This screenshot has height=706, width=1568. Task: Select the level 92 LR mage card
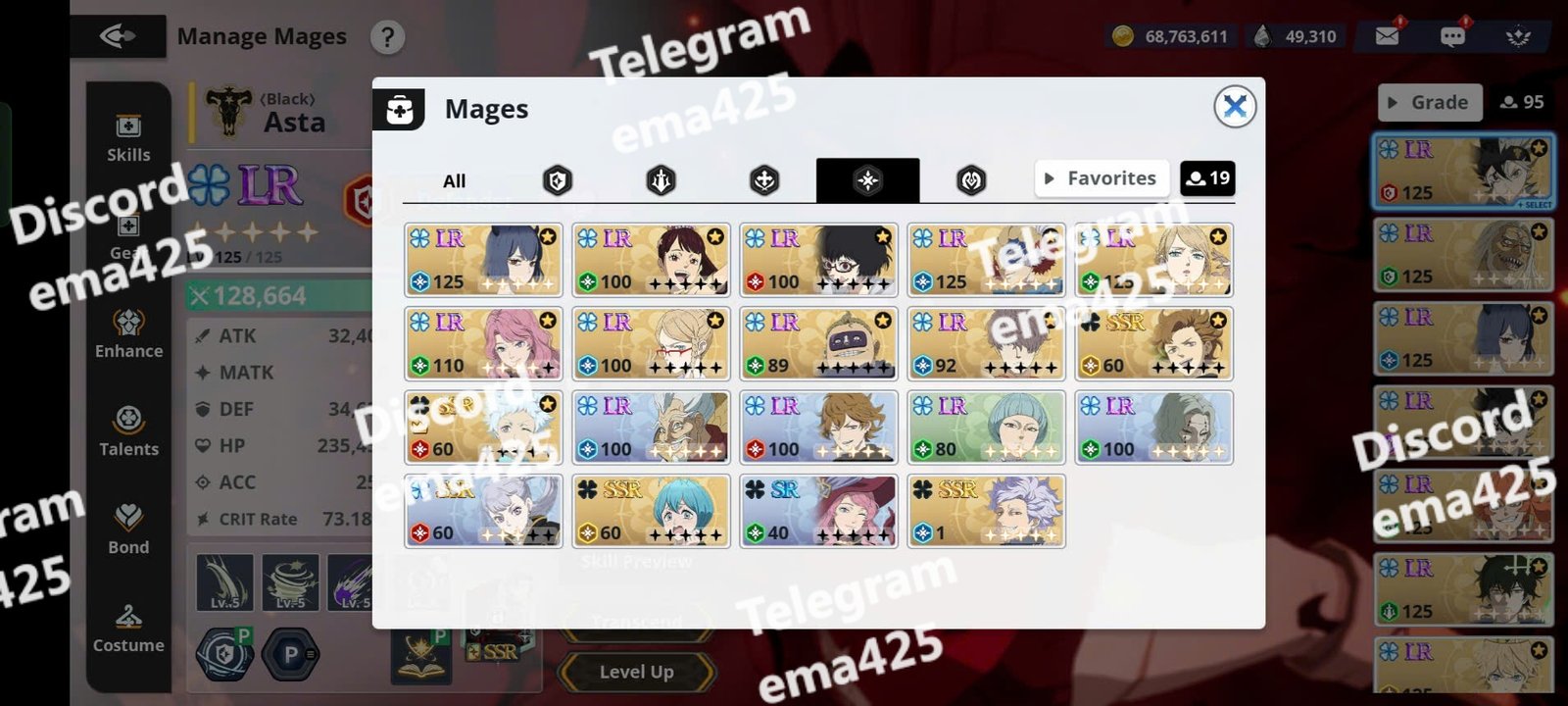(986, 343)
